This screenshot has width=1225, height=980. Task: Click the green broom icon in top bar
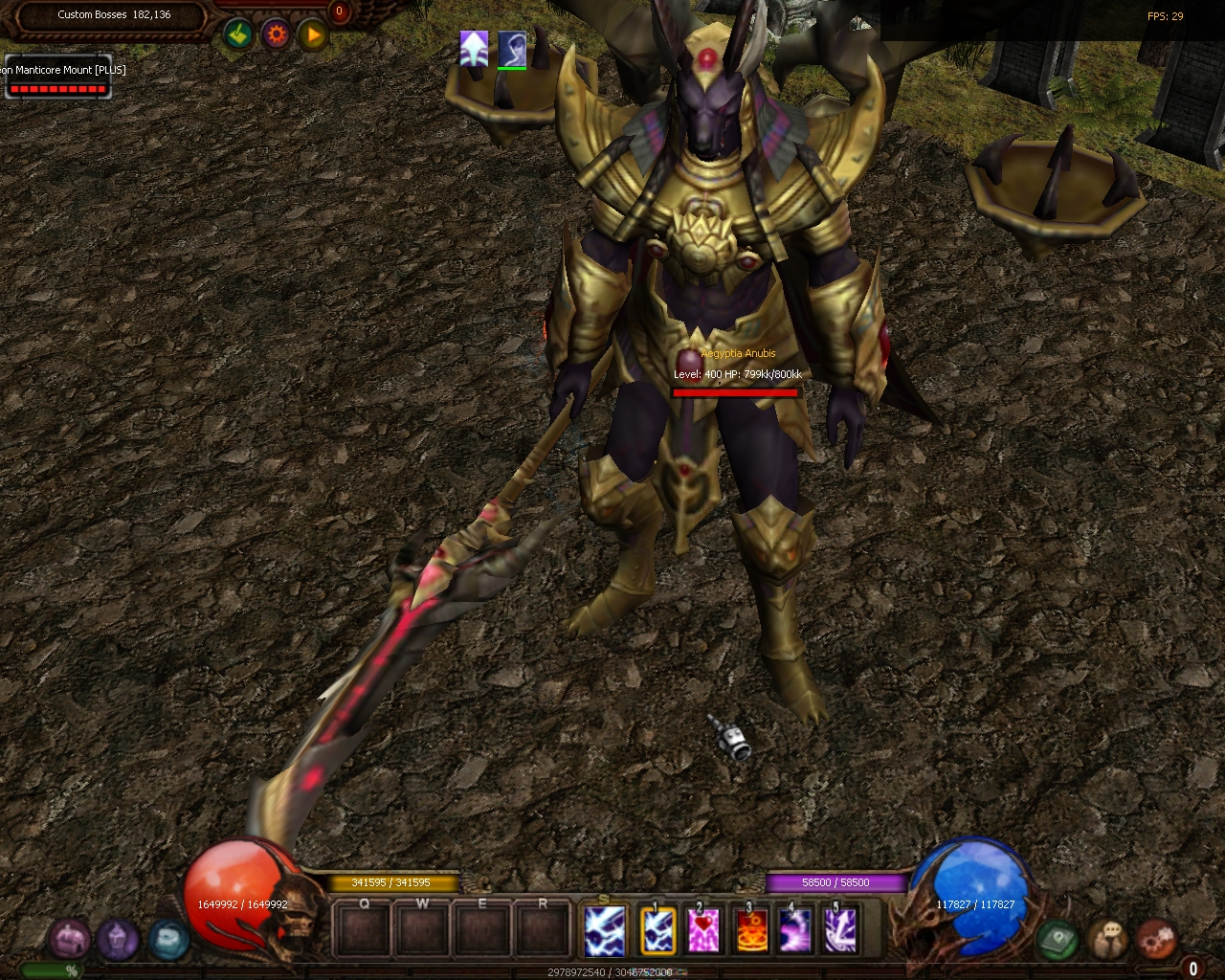pyautogui.click(x=238, y=35)
